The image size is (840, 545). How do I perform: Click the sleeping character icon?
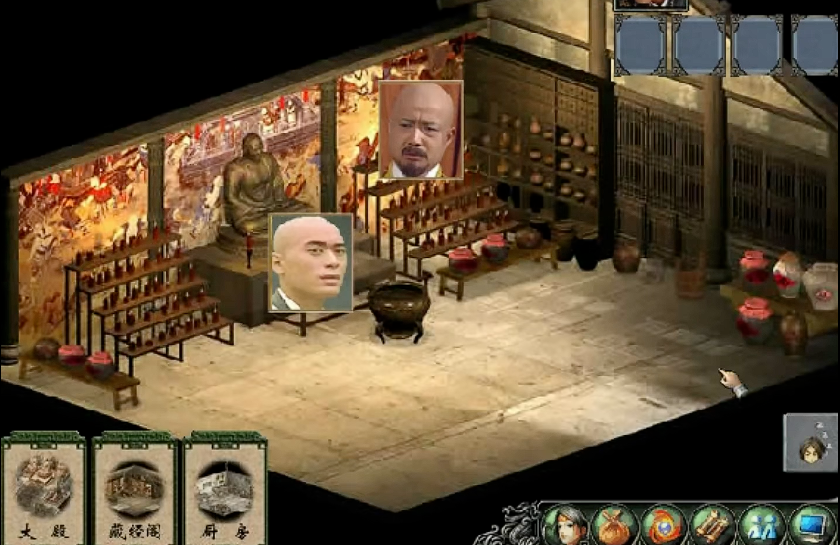point(810,442)
